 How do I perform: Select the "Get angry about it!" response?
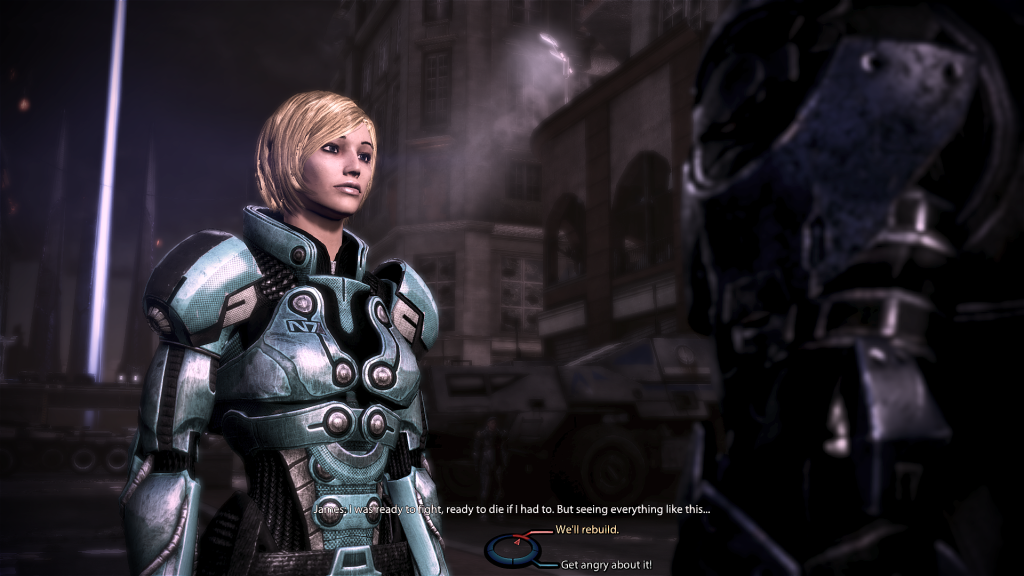[x=606, y=564]
